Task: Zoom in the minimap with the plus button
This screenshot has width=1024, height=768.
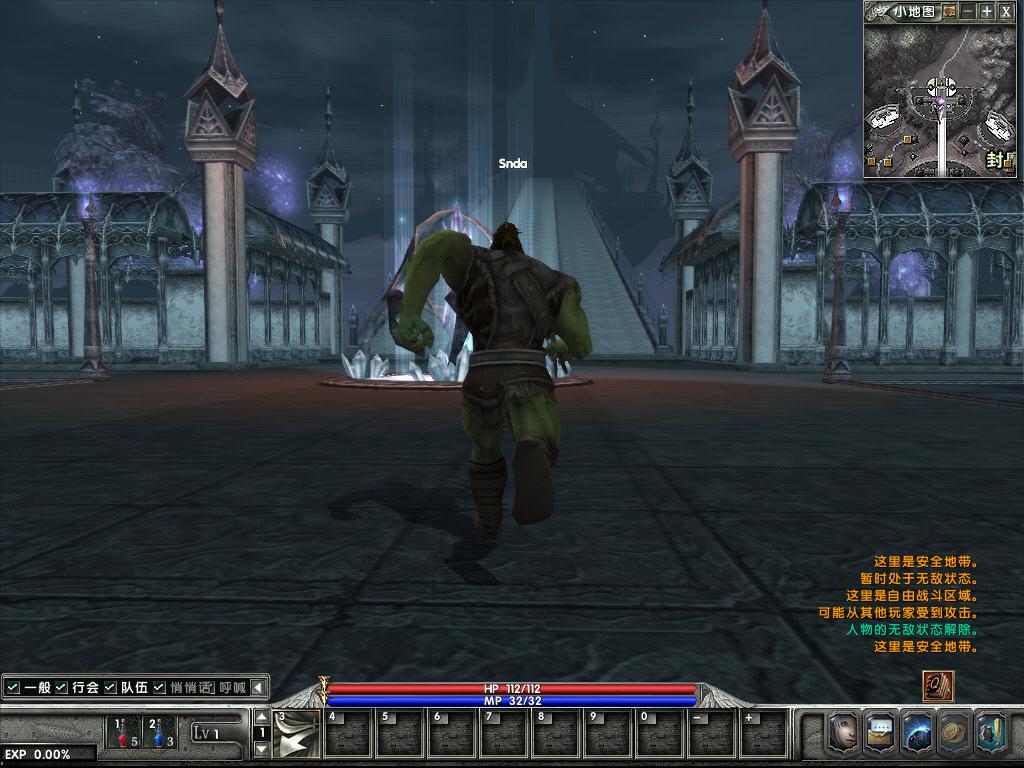Action: [x=986, y=12]
